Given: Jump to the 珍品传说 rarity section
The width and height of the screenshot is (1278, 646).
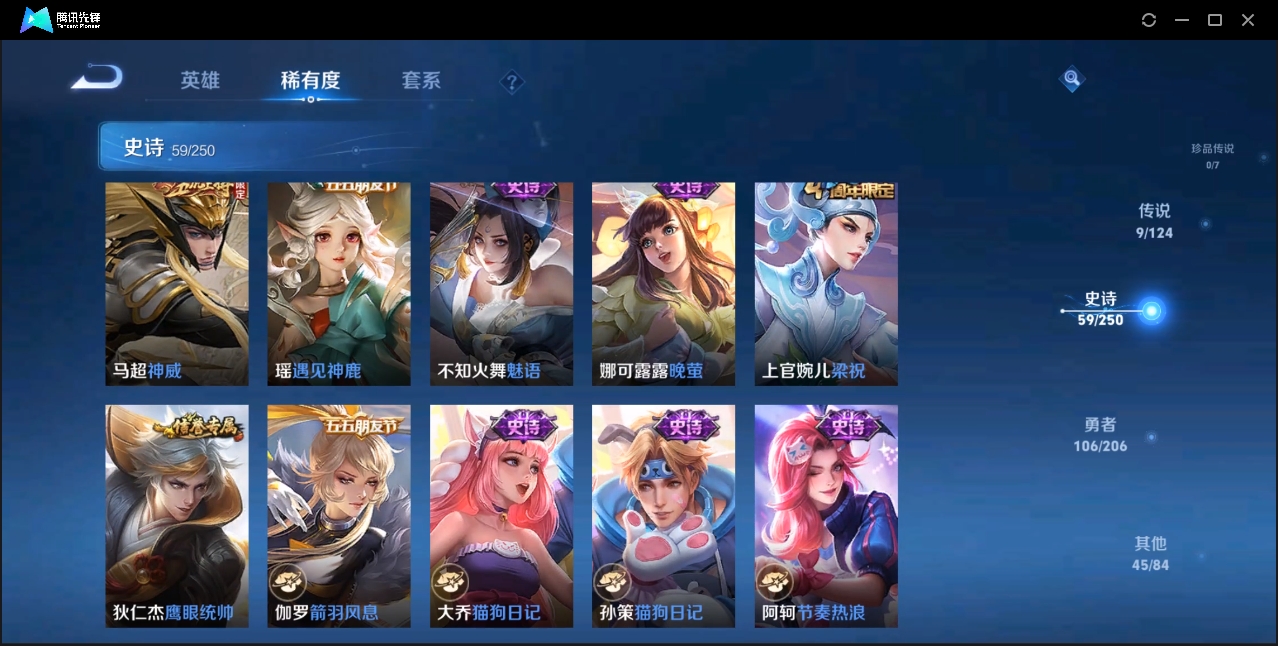Looking at the screenshot, I should [x=1212, y=155].
